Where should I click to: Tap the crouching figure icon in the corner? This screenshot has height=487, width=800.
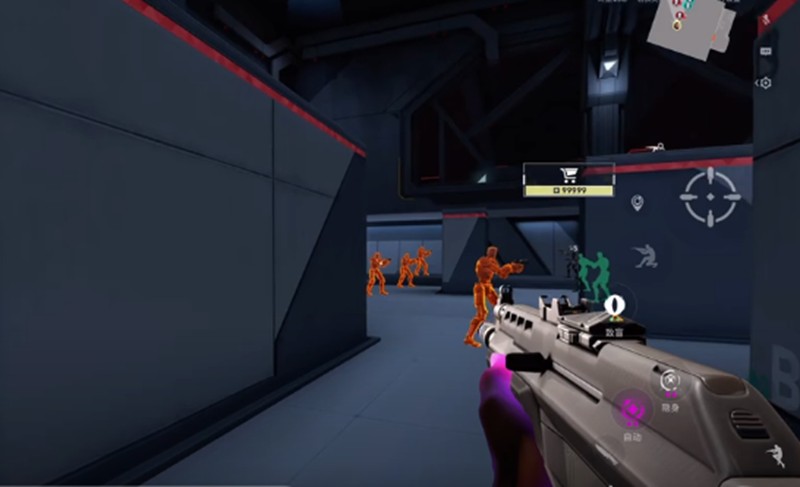click(x=774, y=456)
